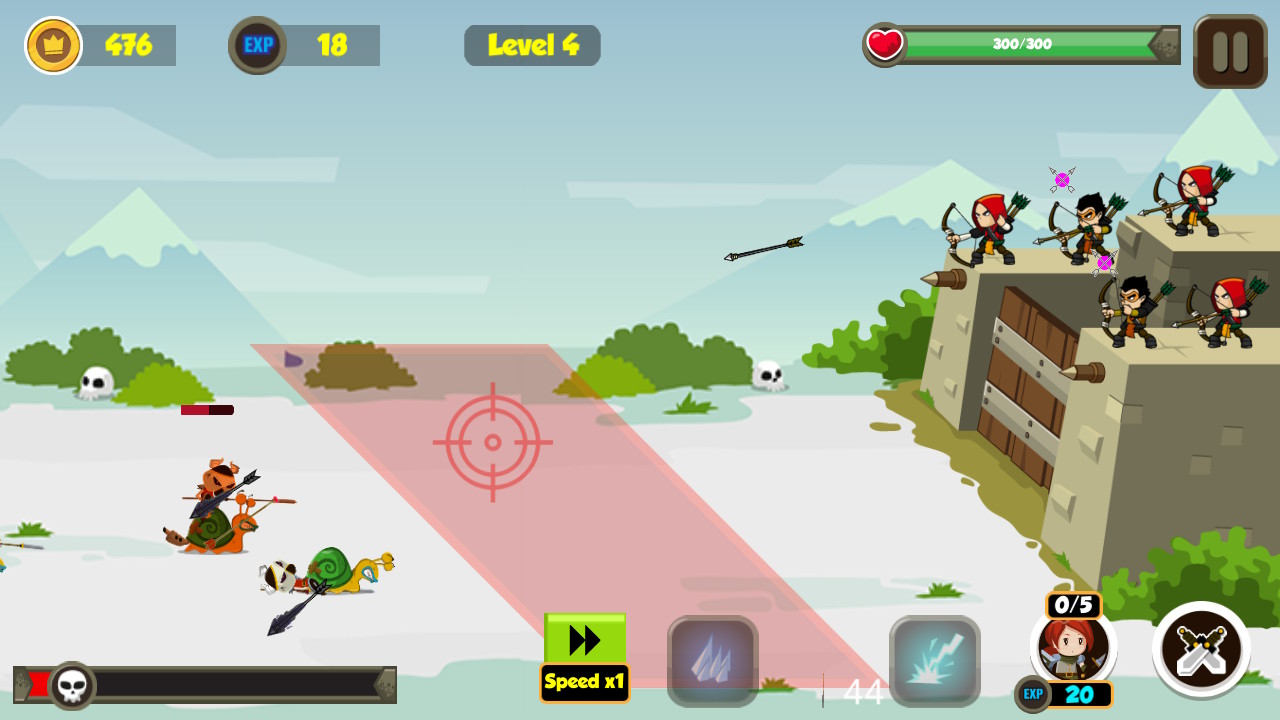Activate the ice spikes skill
1280x720 pixels.
pos(712,660)
